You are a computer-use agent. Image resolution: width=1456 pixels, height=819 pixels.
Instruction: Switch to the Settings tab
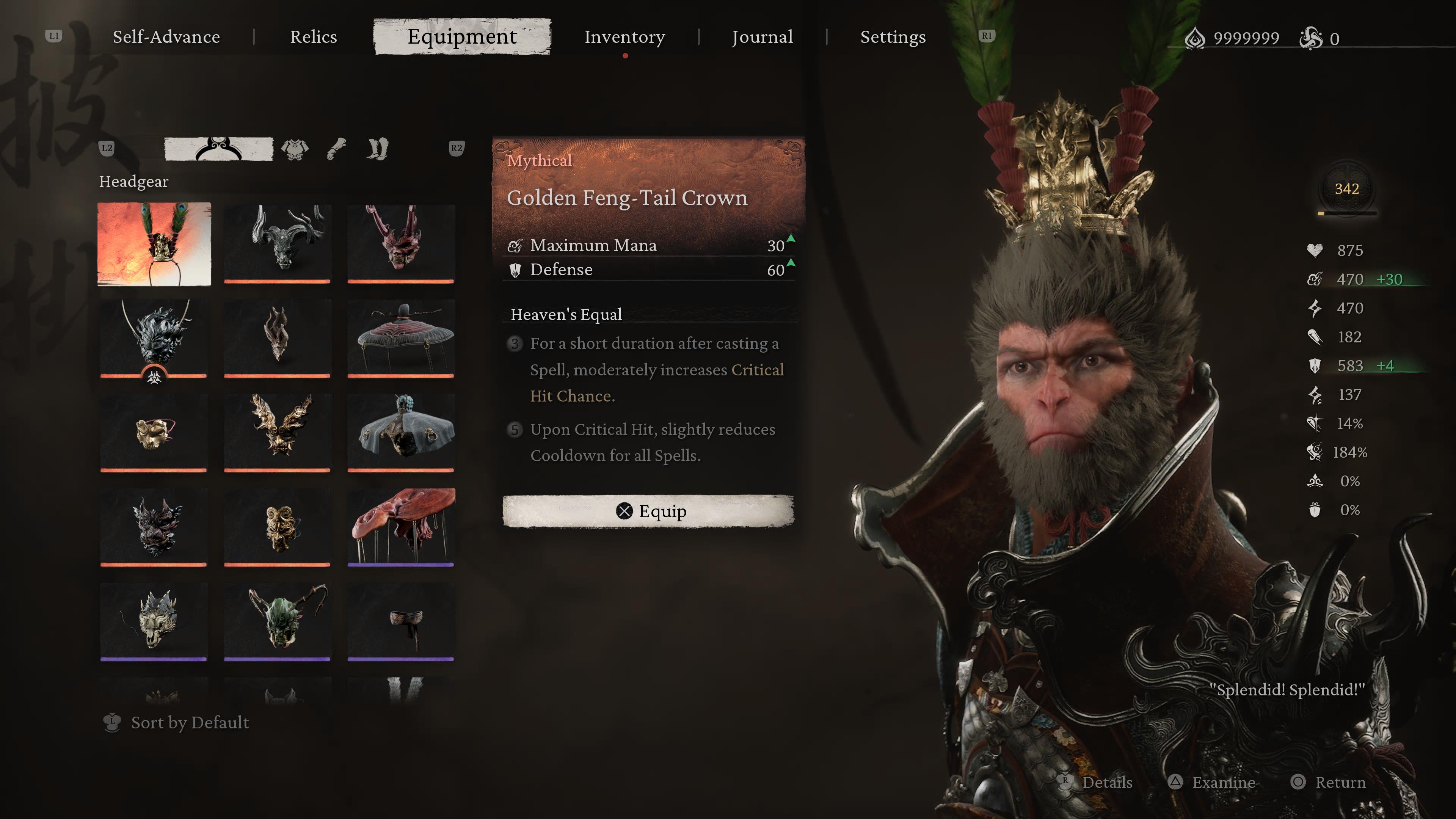click(893, 37)
